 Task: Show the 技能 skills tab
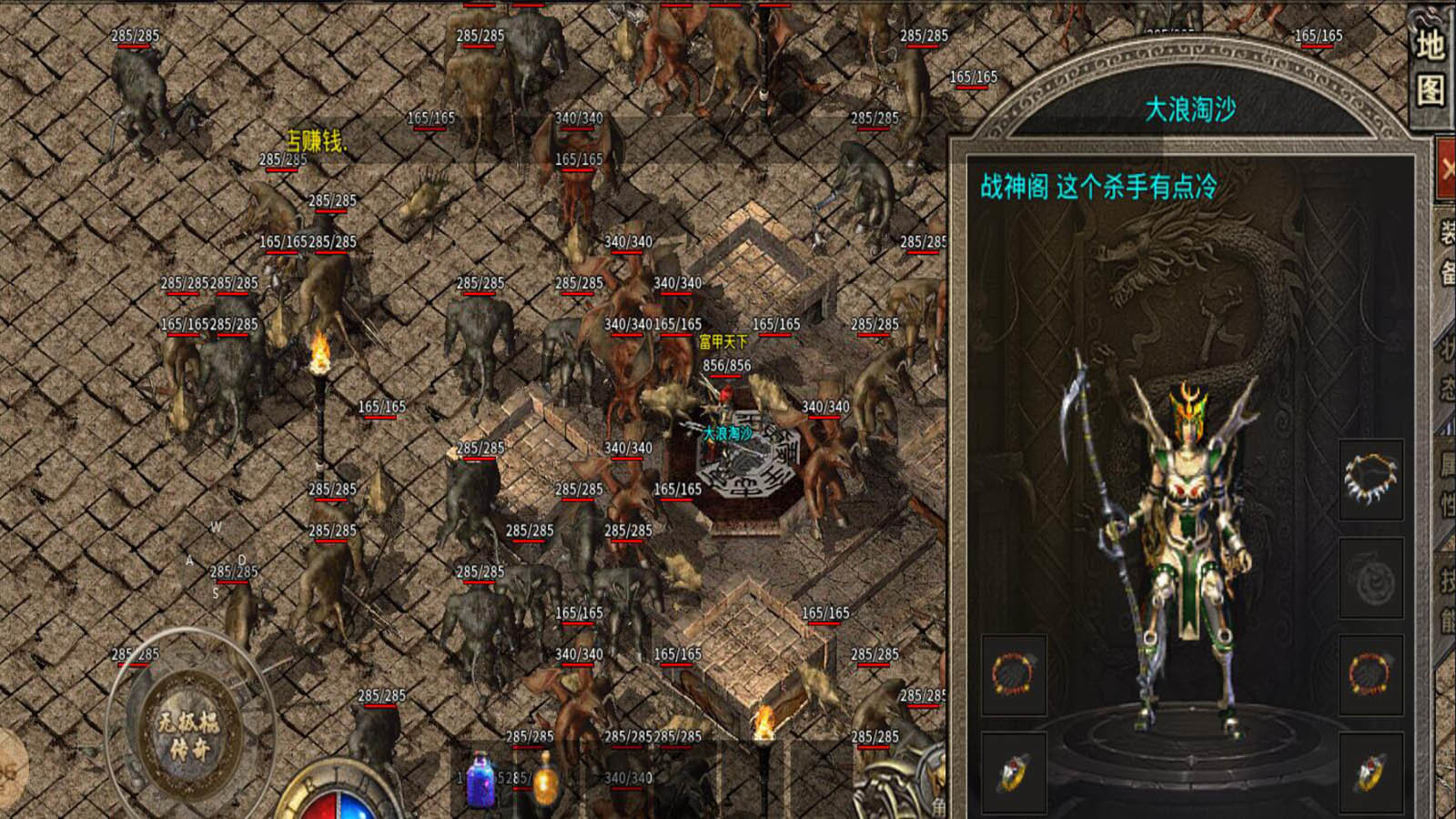pos(1446,601)
